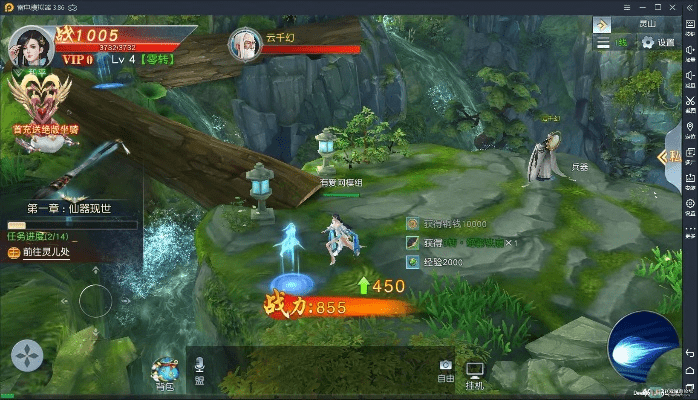Select the 云千幻 target portrait
This screenshot has height=400, width=698.
click(245, 44)
